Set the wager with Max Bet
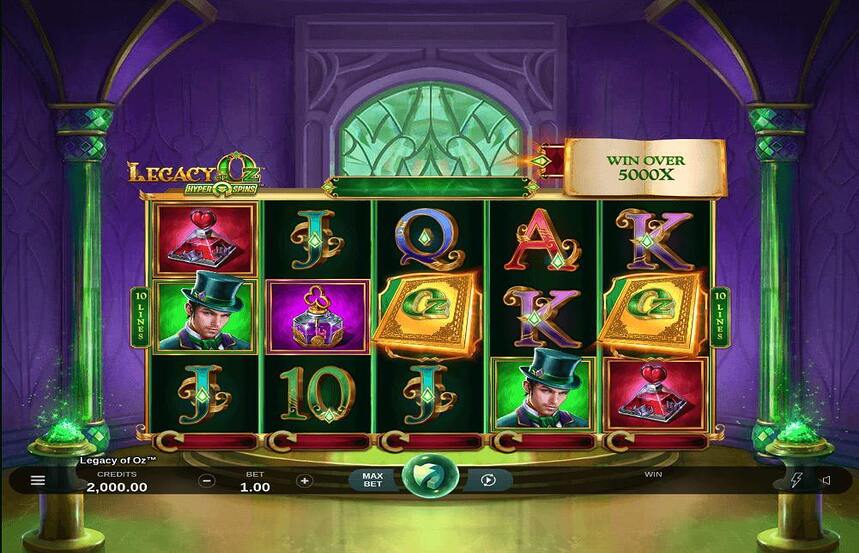The height and width of the screenshot is (553, 859). pos(372,480)
